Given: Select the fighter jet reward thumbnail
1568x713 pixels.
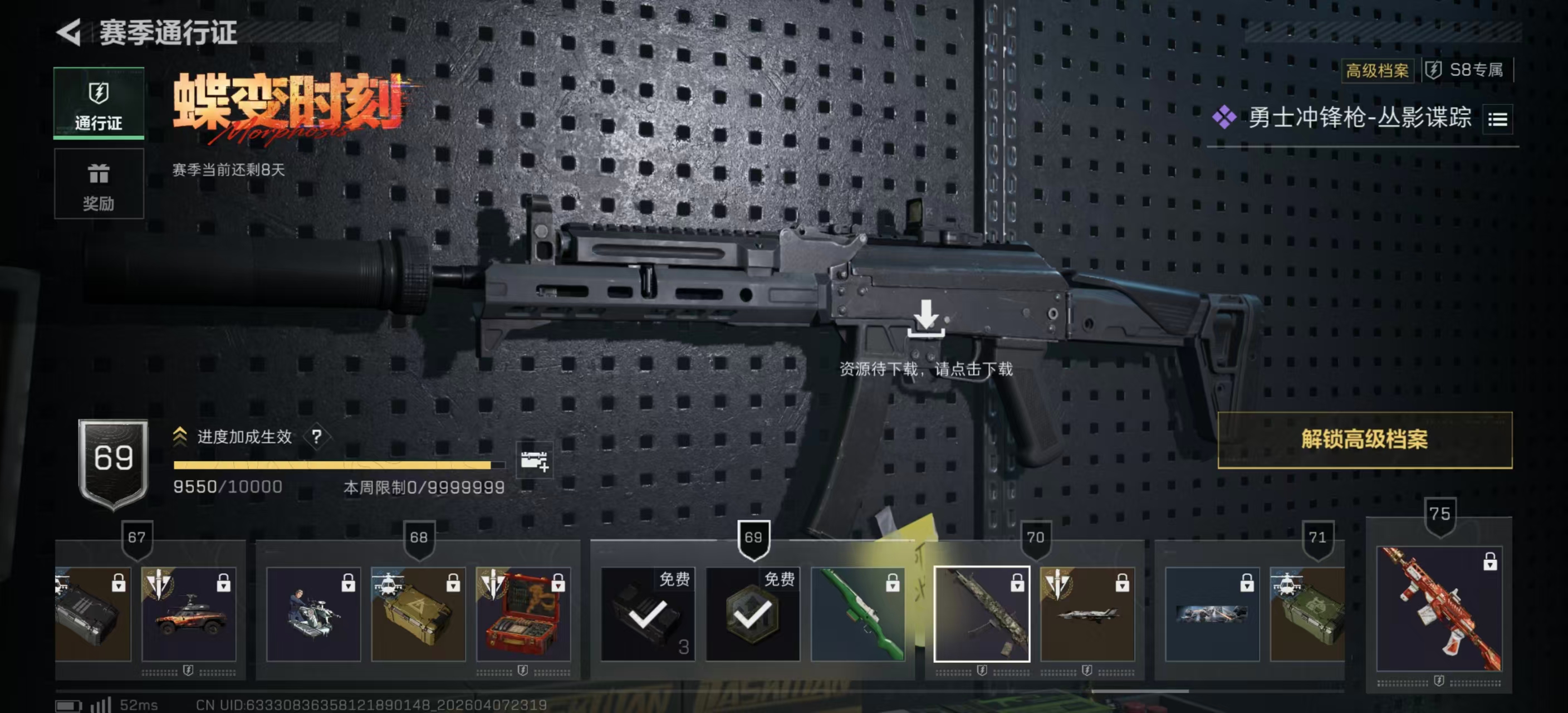Looking at the screenshot, I should point(1087,614).
